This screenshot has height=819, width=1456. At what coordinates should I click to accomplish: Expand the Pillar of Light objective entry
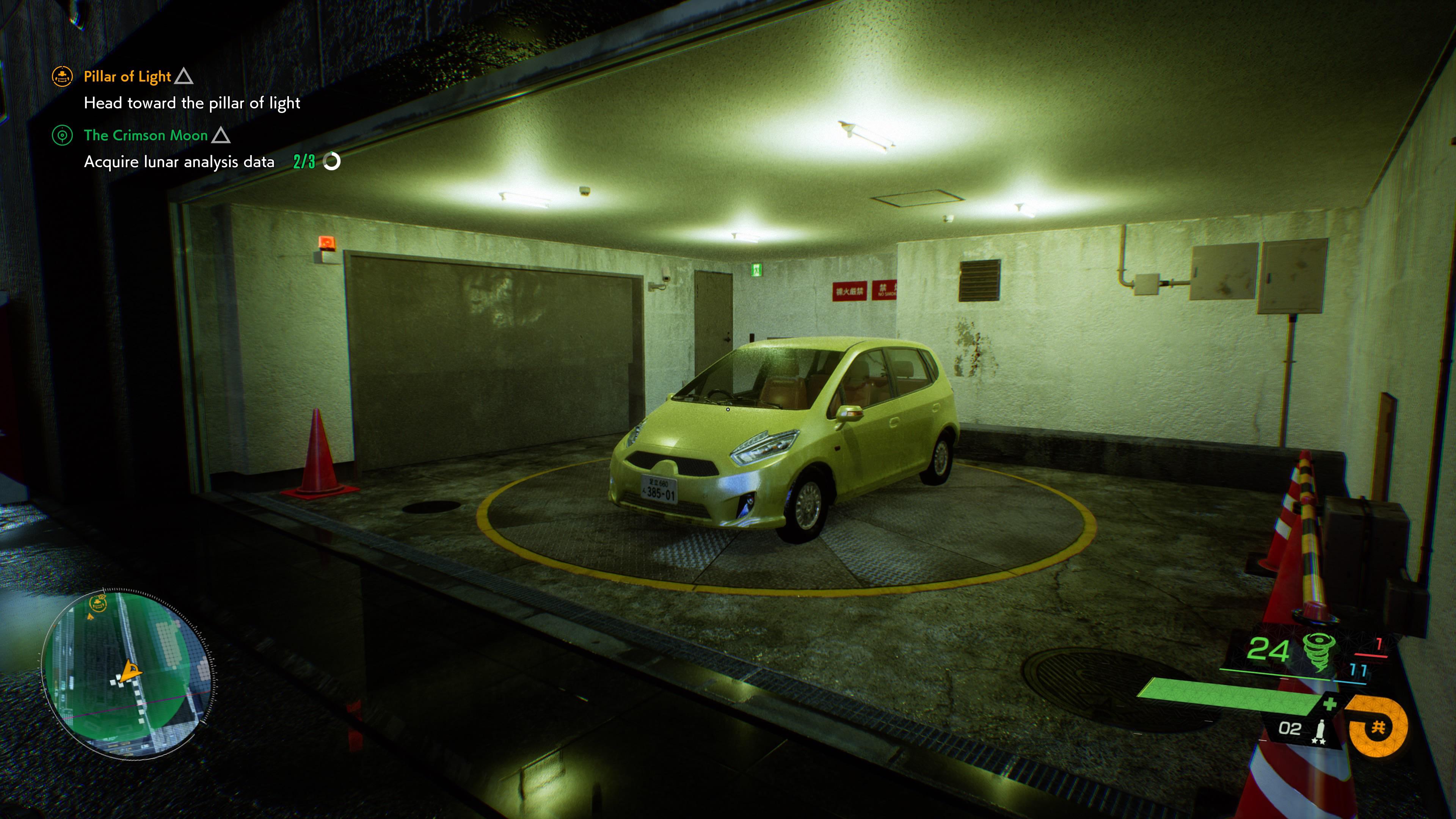click(x=193, y=104)
